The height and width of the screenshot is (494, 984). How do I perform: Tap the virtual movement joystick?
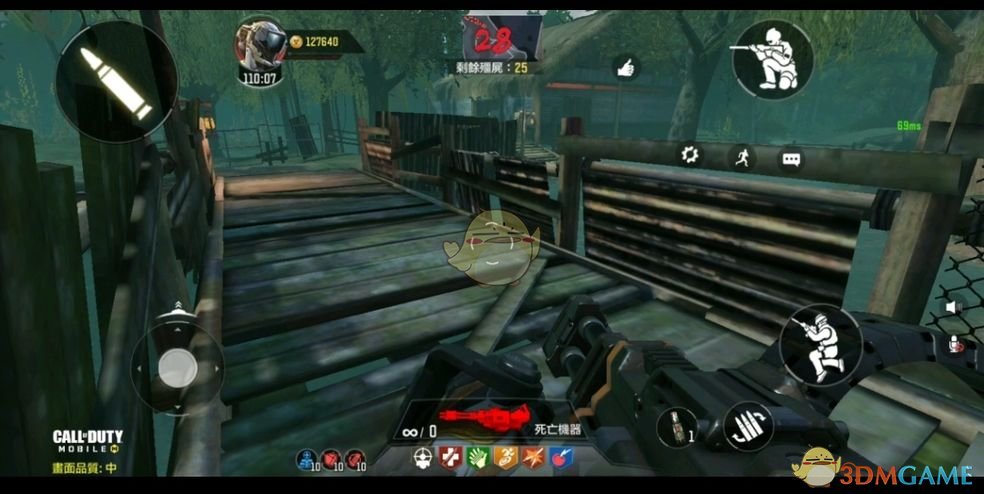click(x=177, y=365)
